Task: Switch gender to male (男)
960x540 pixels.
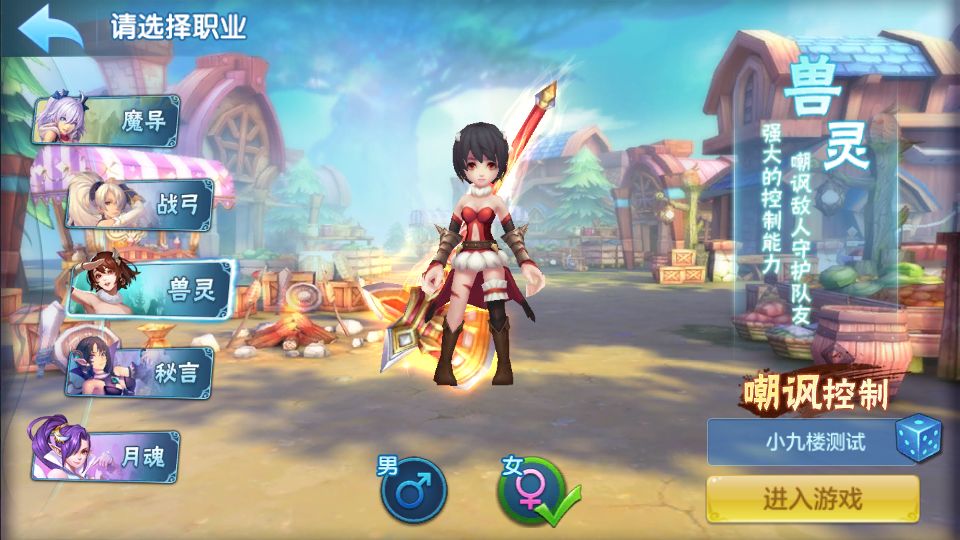Action: pos(410,490)
